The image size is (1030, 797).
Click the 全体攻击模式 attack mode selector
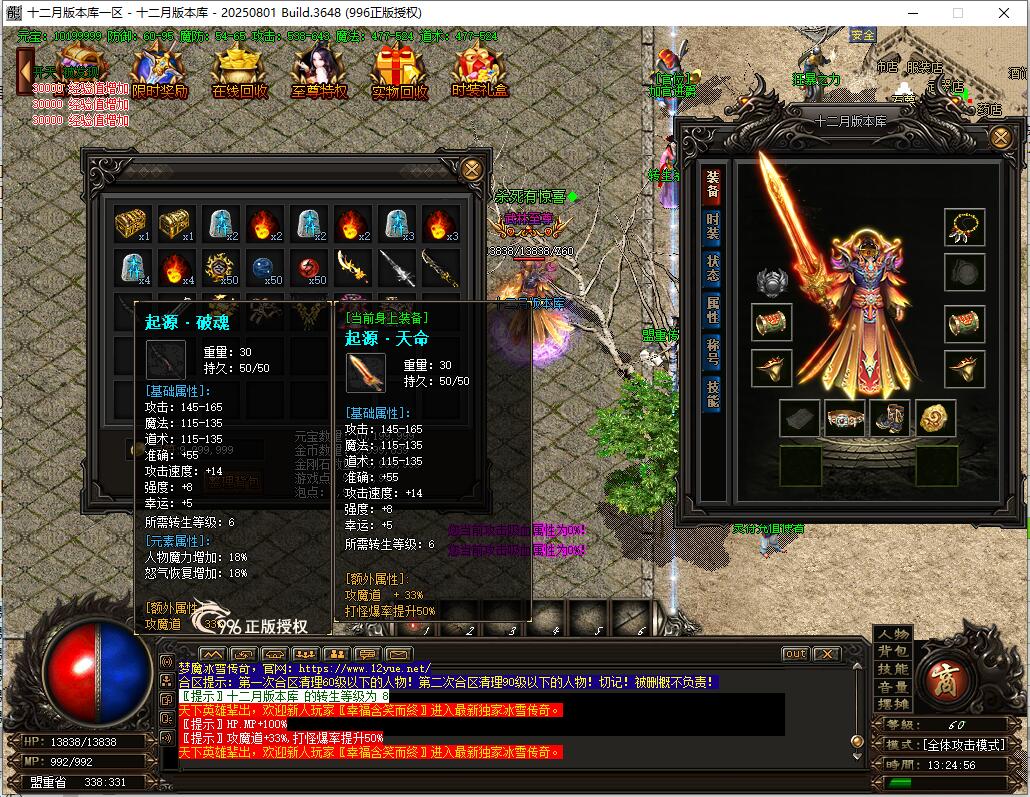click(961, 745)
